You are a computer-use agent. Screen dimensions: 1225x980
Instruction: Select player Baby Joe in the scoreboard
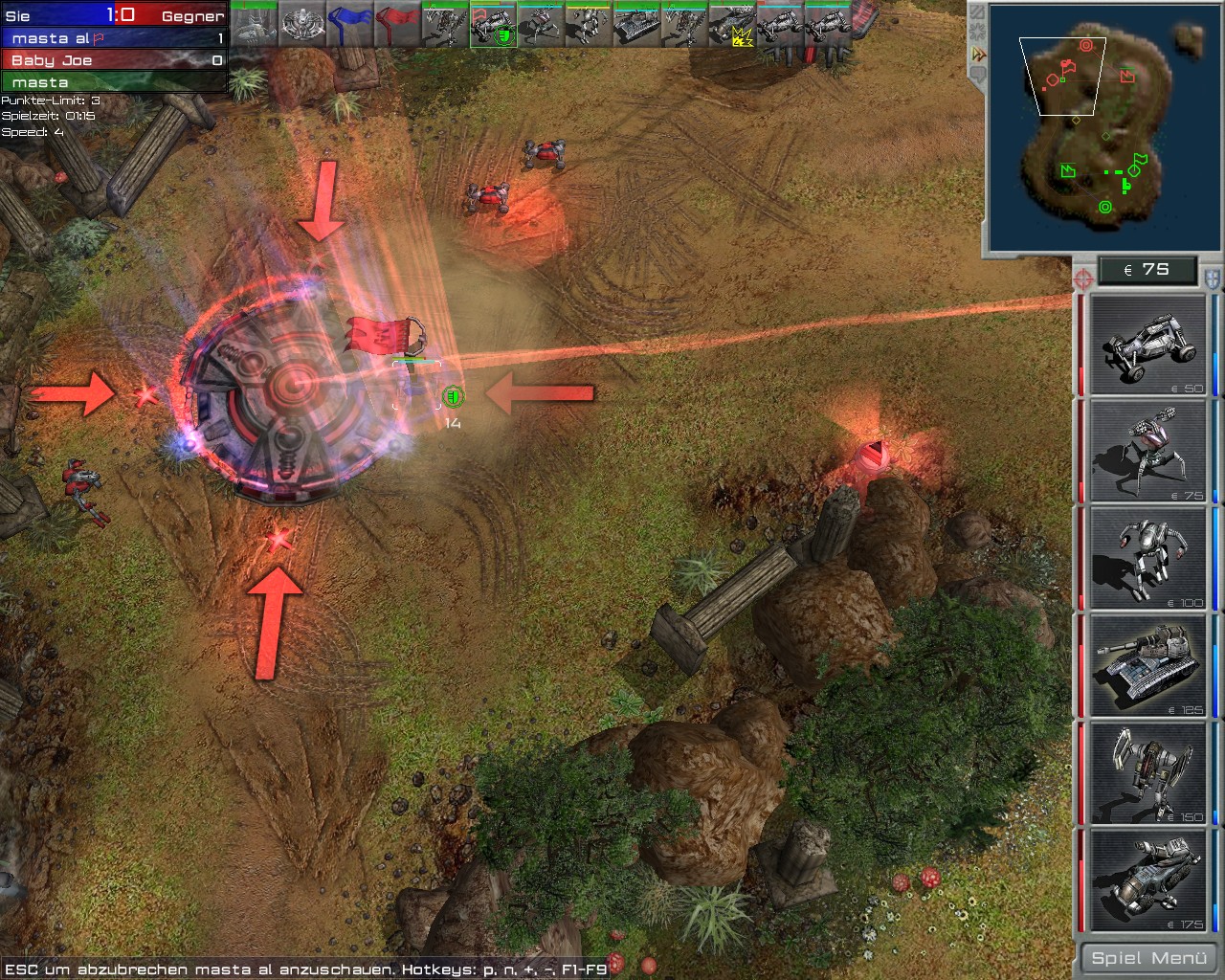point(113,60)
